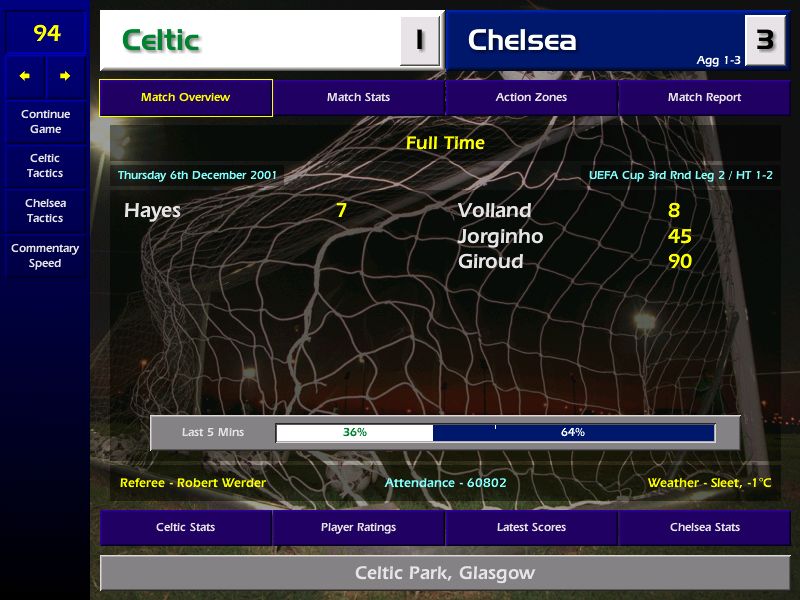Show the Action Zones tab

click(531, 98)
